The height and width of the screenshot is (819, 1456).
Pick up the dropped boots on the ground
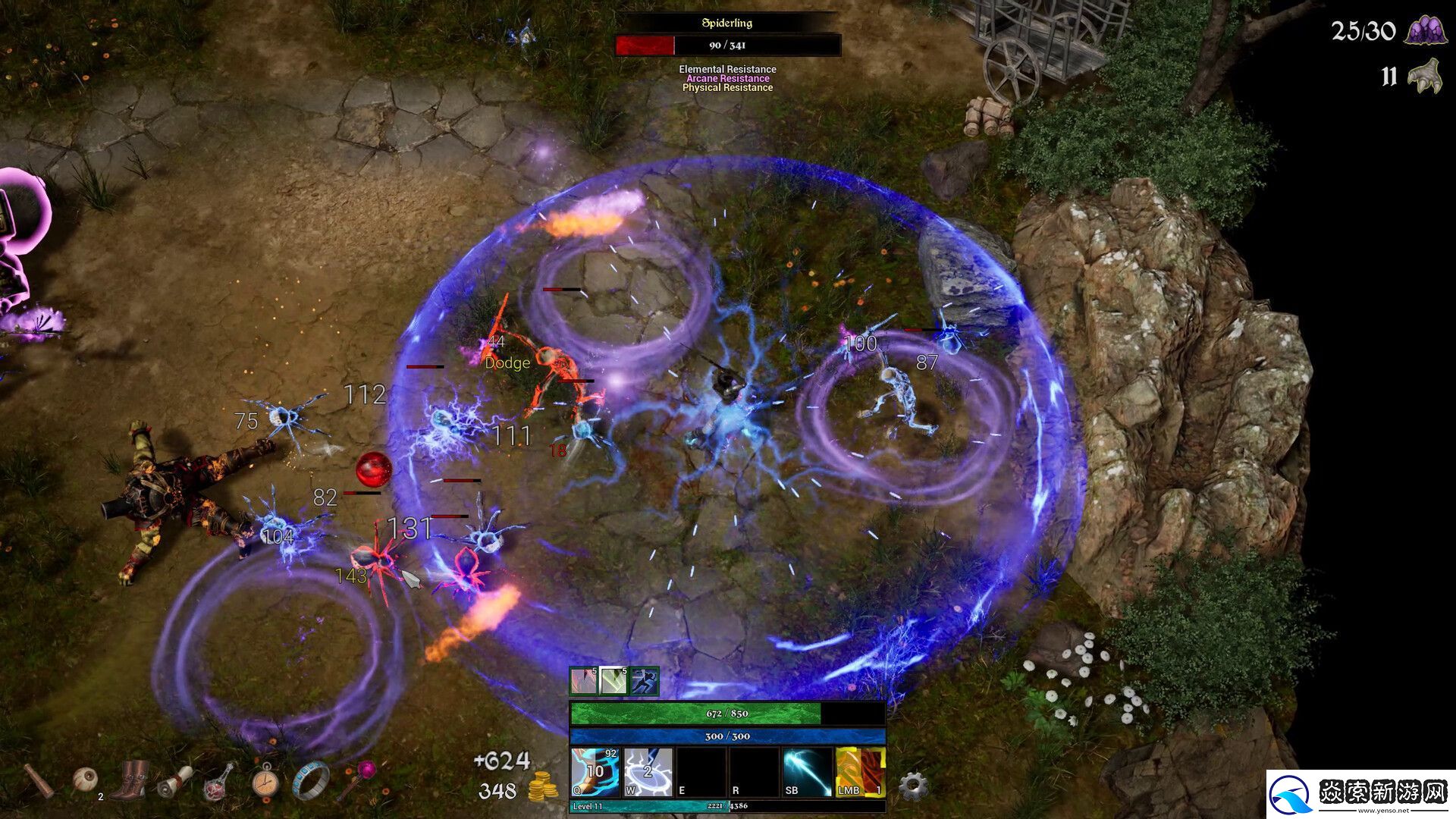tap(129, 780)
